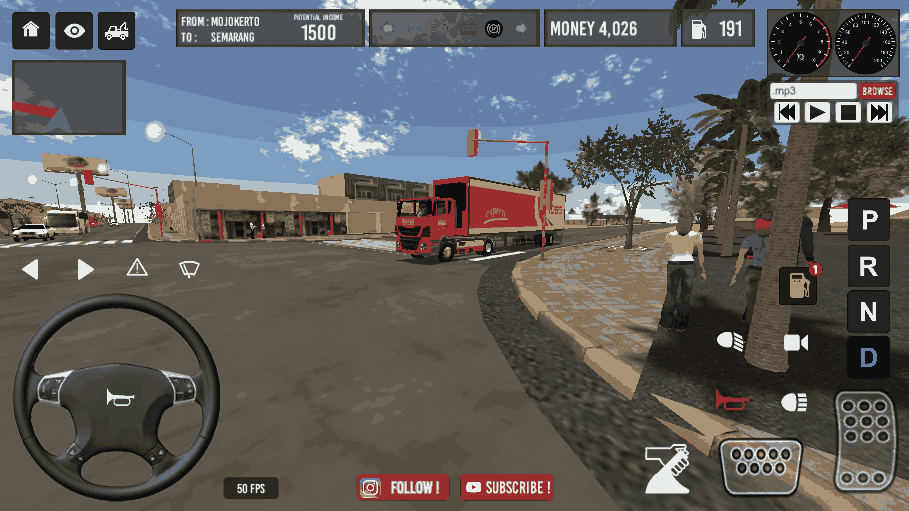Open the fuel station notification icon
The width and height of the screenshot is (909, 511).
(x=798, y=285)
